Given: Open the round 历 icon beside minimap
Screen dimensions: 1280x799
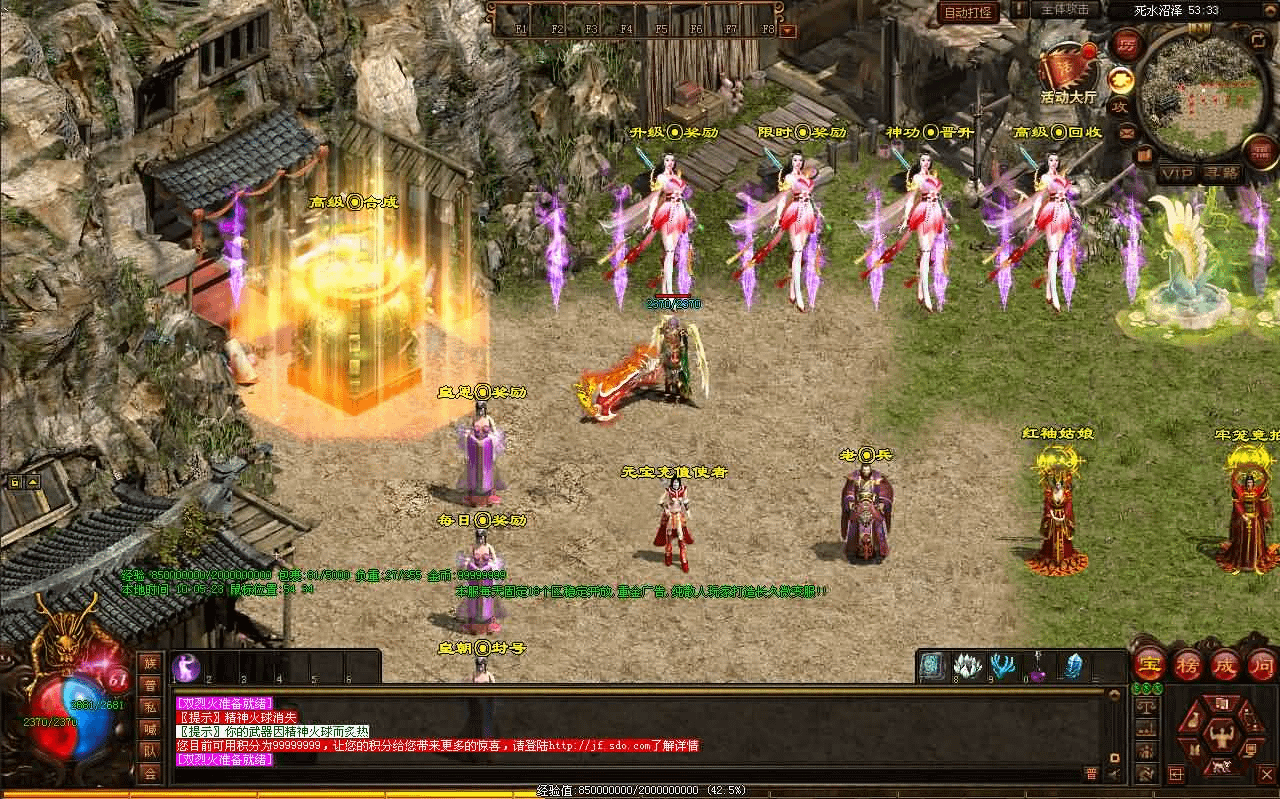Looking at the screenshot, I should pyautogui.click(x=1126, y=45).
